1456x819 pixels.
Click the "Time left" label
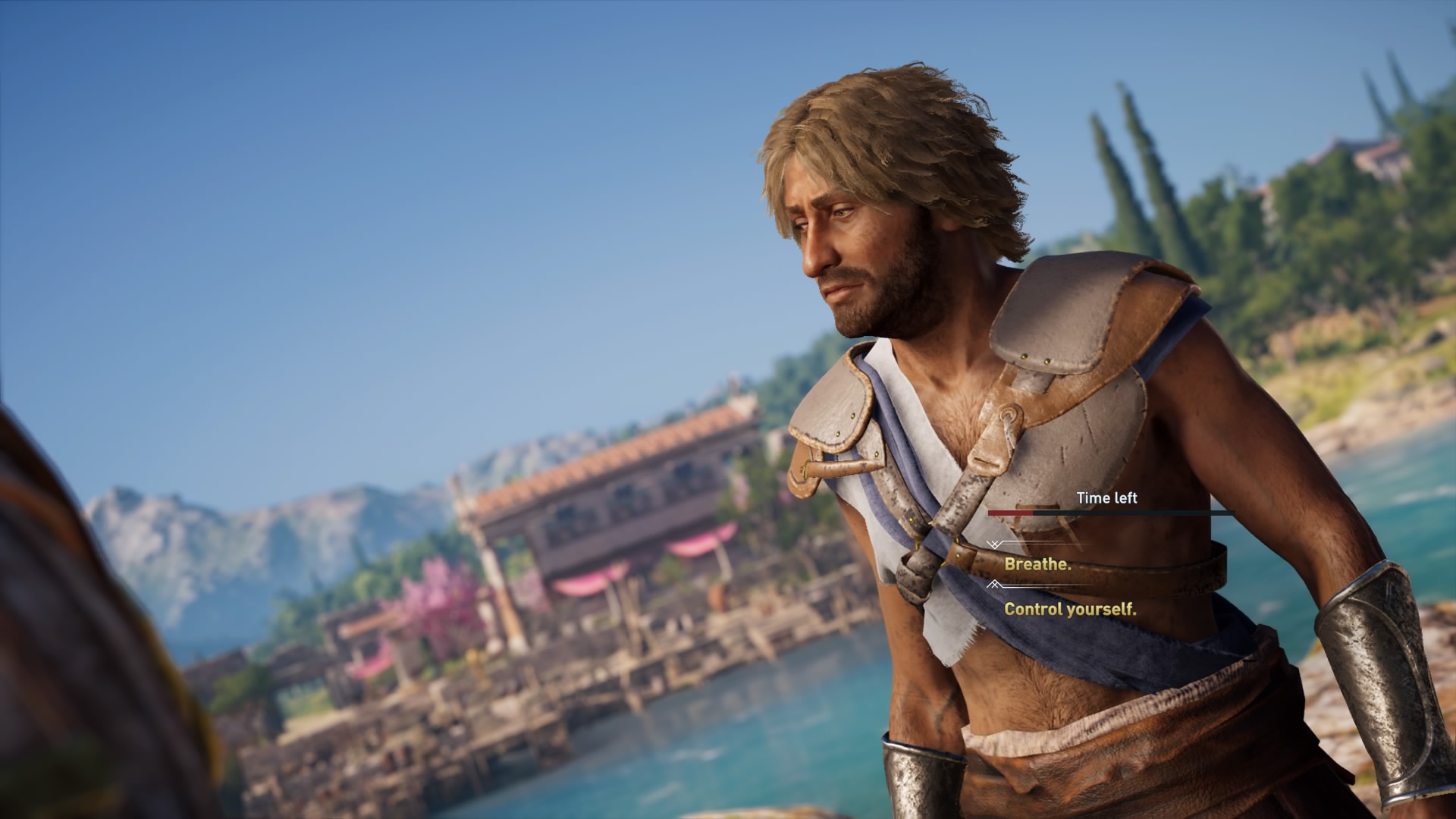(x=1107, y=497)
